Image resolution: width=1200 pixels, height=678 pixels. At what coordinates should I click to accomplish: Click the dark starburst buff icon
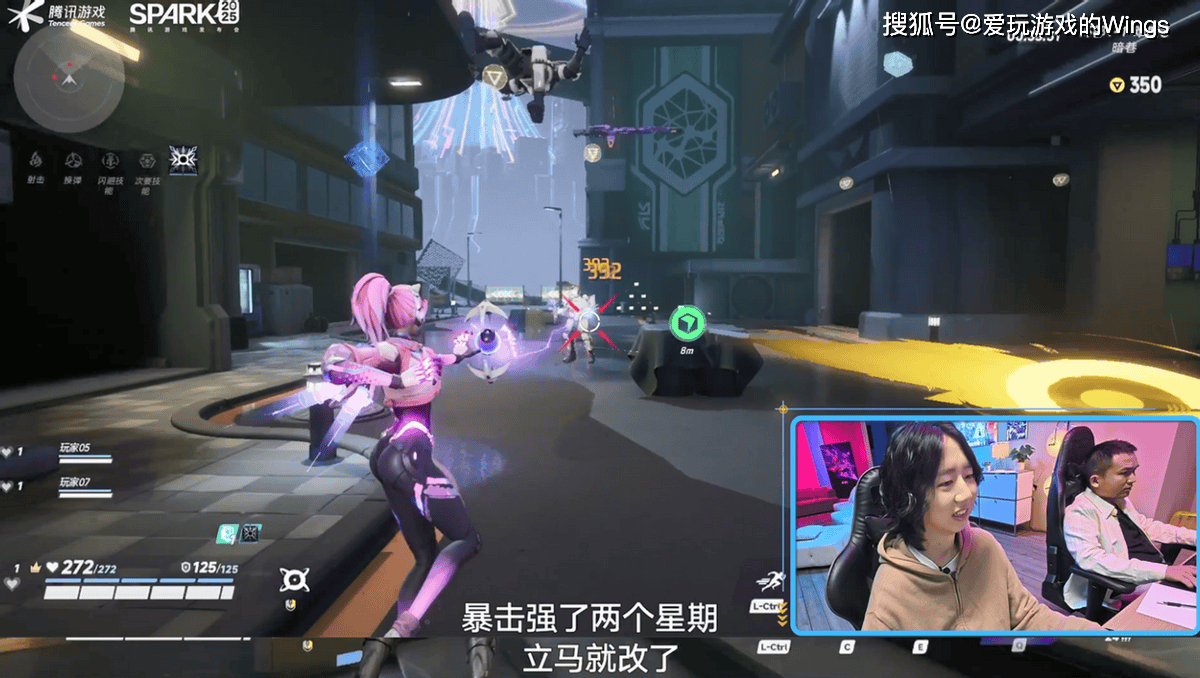250,534
